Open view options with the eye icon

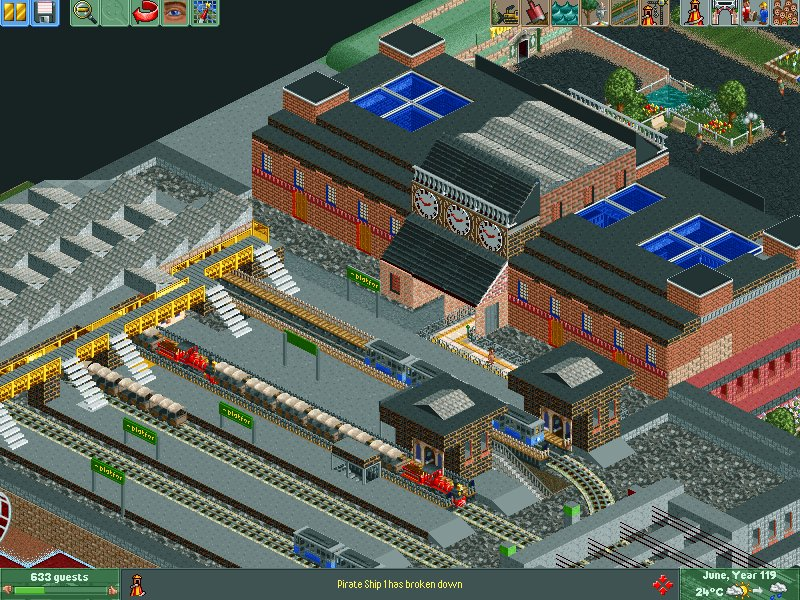[x=175, y=13]
